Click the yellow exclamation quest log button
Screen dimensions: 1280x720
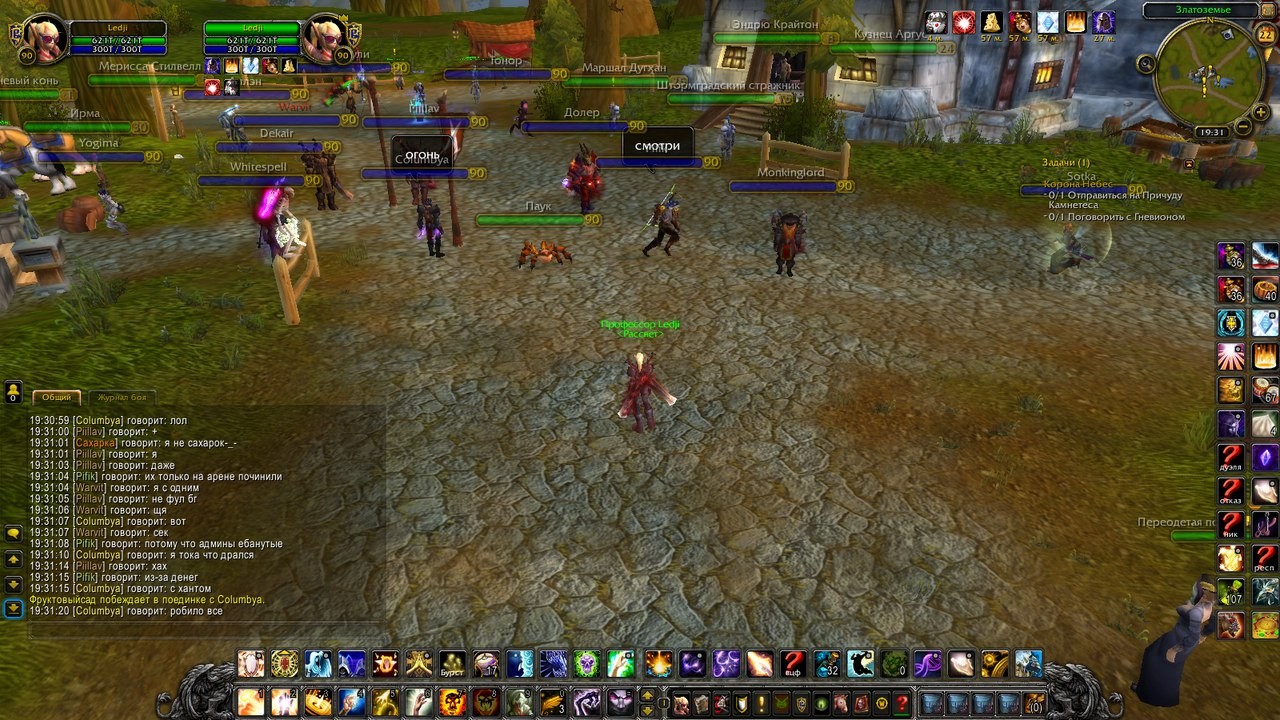[x=760, y=703]
